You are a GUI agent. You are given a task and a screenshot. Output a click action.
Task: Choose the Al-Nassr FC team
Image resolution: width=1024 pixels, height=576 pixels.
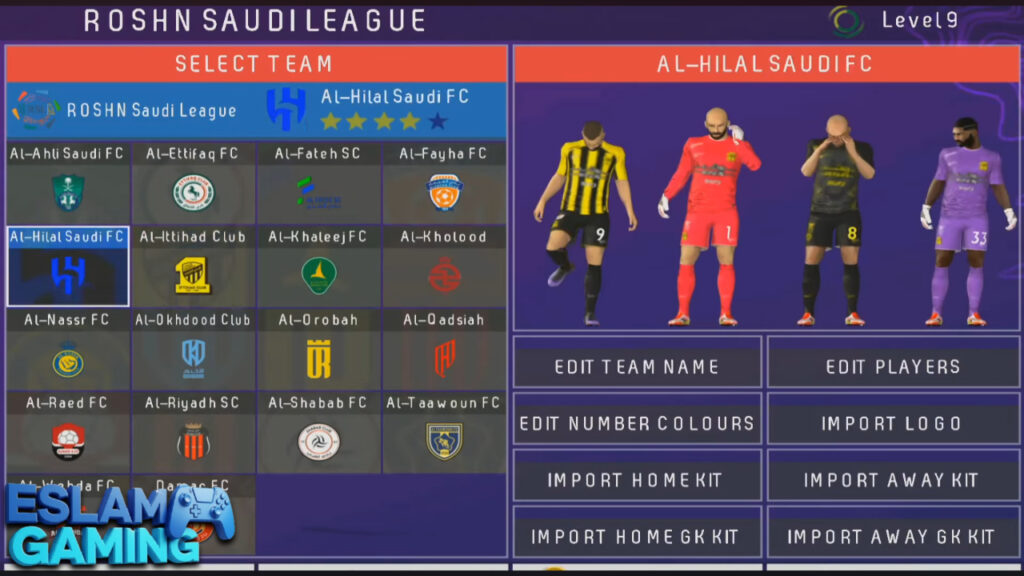click(68, 349)
